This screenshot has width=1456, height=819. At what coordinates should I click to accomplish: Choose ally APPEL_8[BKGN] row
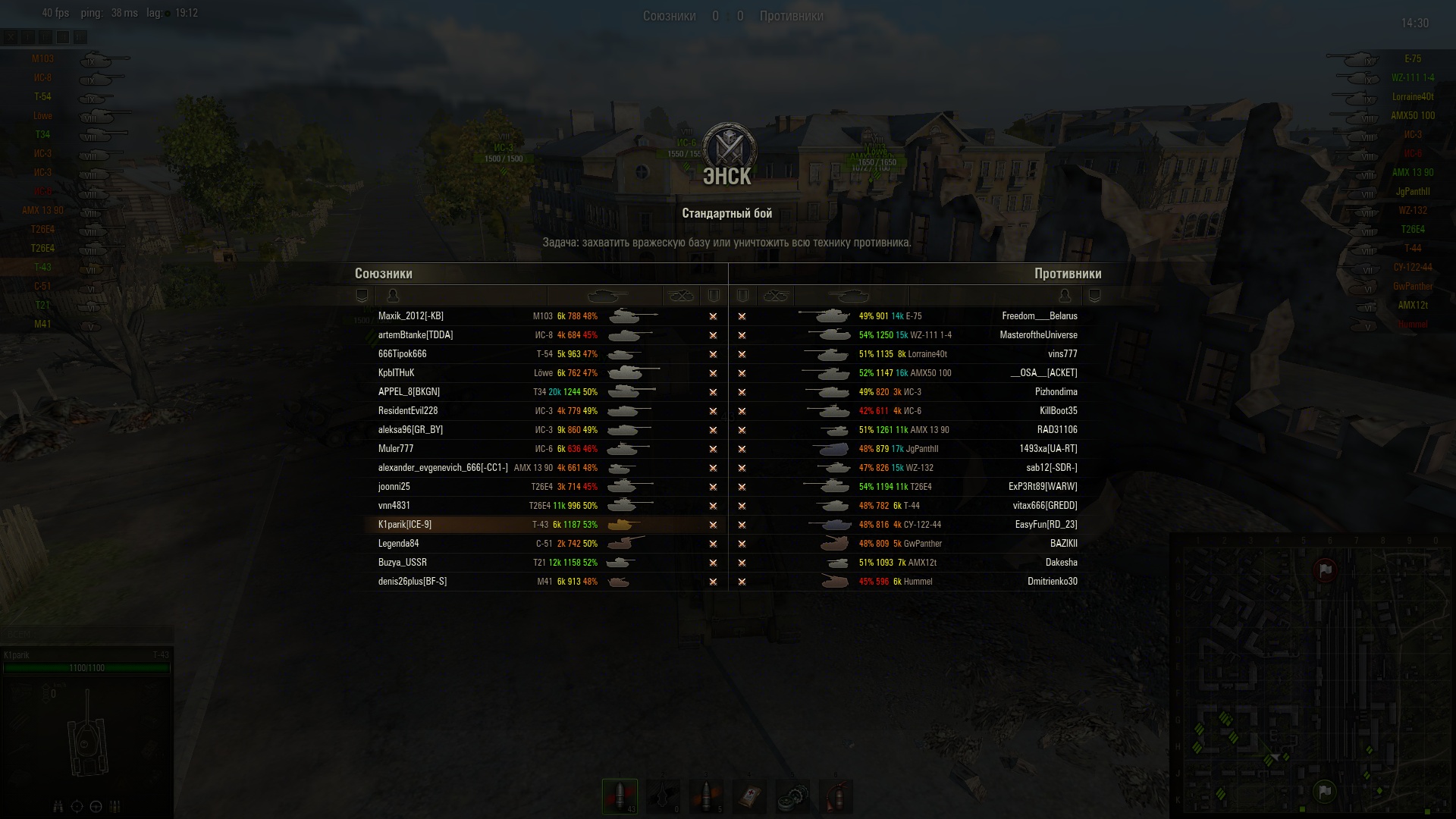click(x=409, y=392)
